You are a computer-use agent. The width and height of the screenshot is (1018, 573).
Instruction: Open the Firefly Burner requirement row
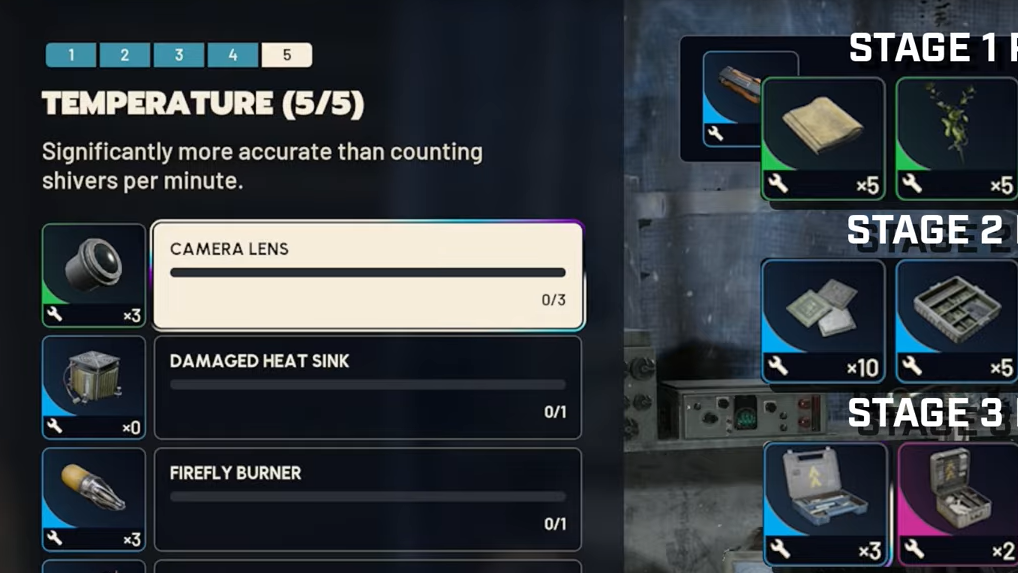coord(368,499)
